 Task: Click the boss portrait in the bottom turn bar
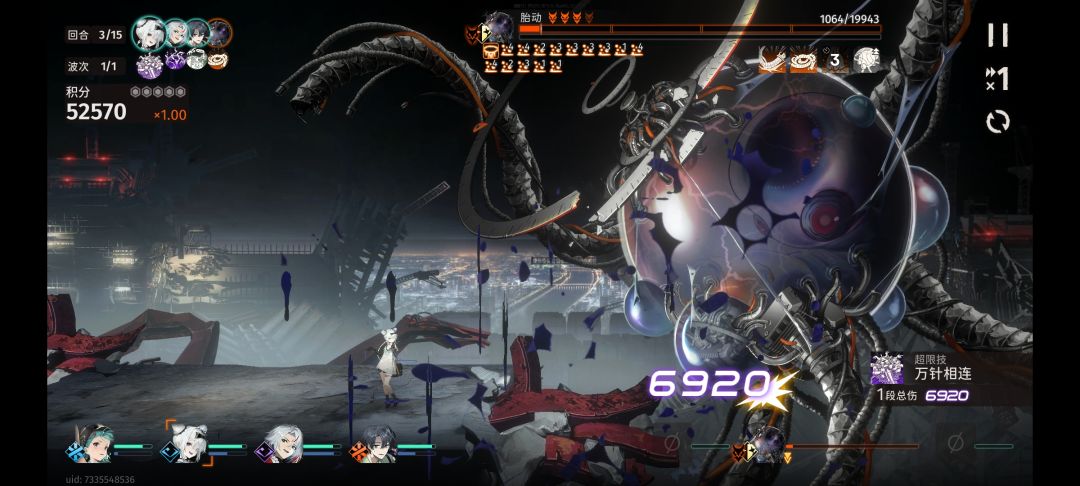tap(765, 445)
